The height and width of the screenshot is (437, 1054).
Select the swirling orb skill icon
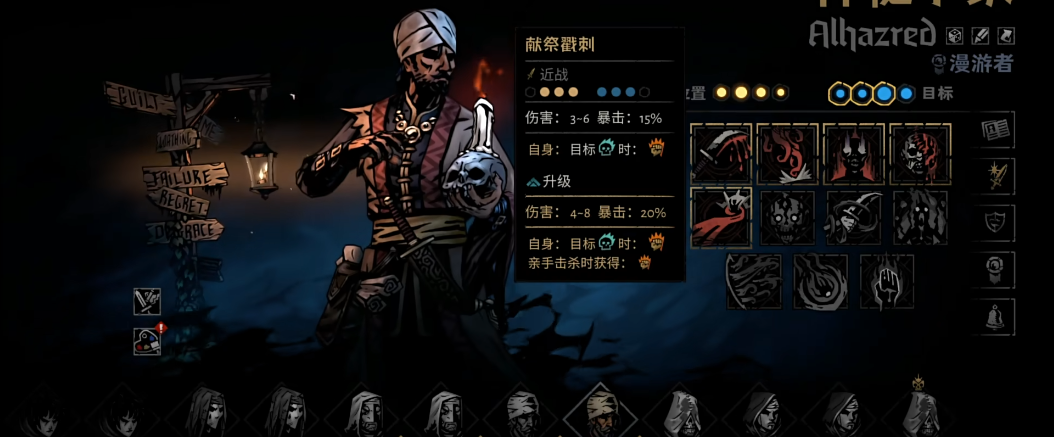click(x=820, y=280)
